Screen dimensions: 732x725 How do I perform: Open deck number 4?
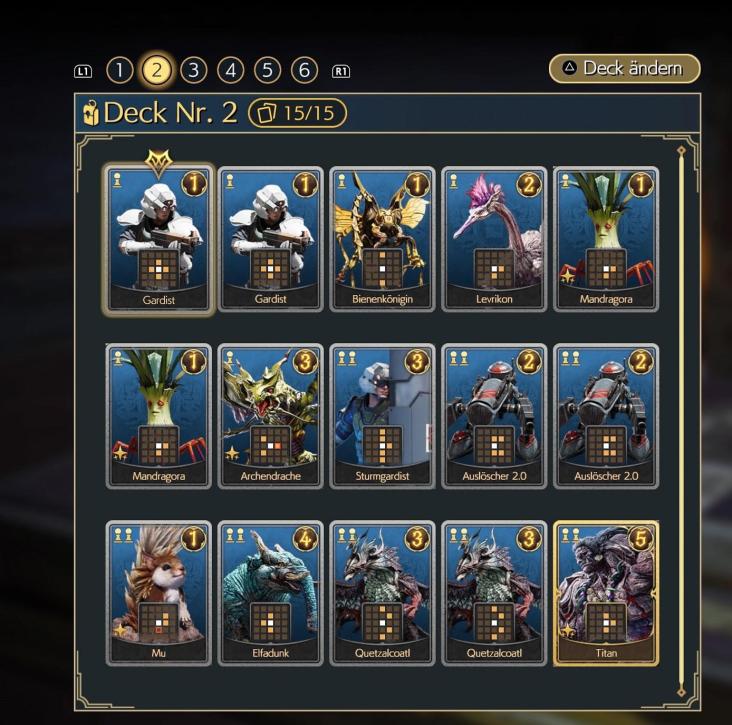coord(230,70)
